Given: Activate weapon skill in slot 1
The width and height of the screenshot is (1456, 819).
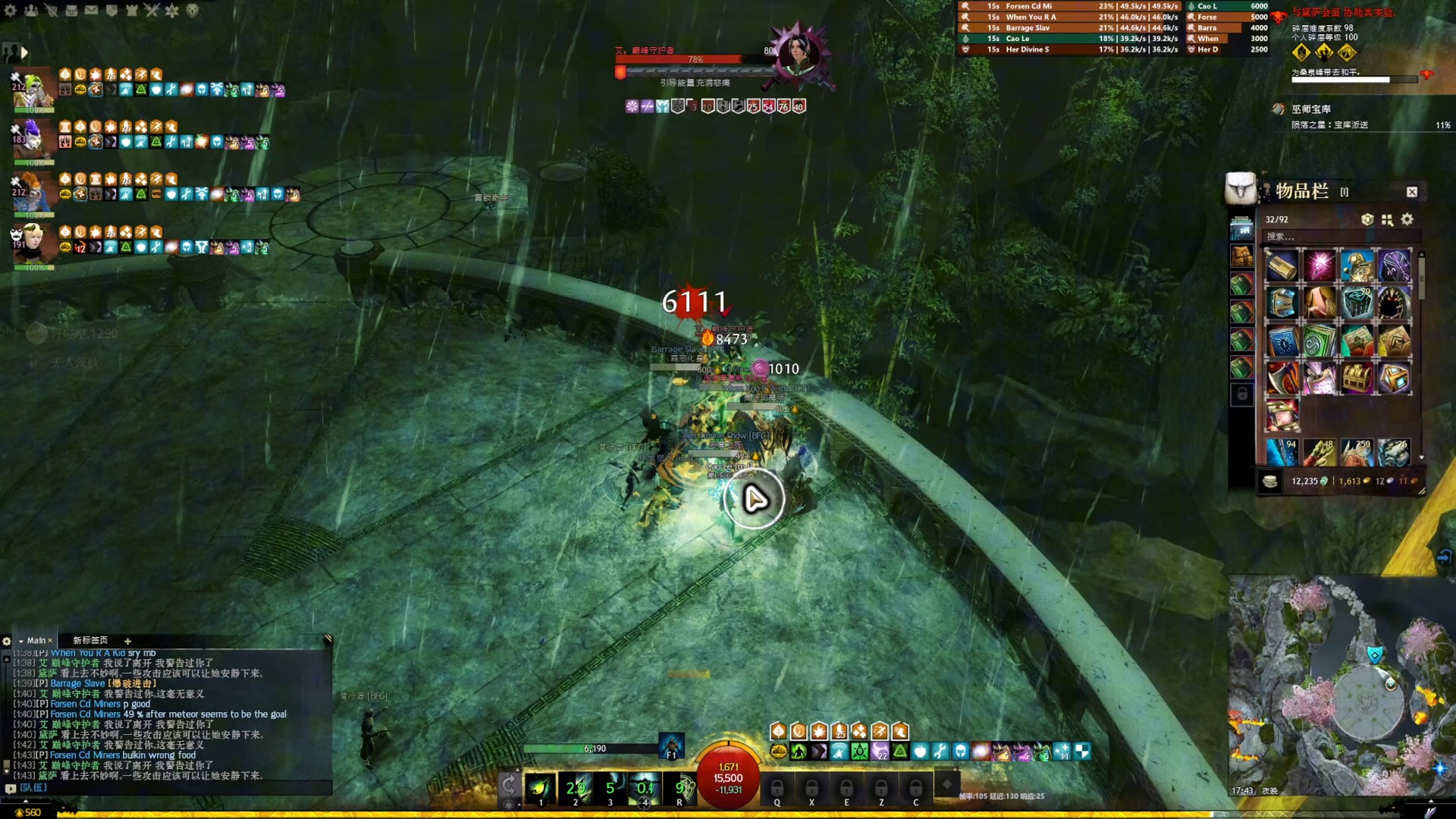Looking at the screenshot, I should [541, 789].
